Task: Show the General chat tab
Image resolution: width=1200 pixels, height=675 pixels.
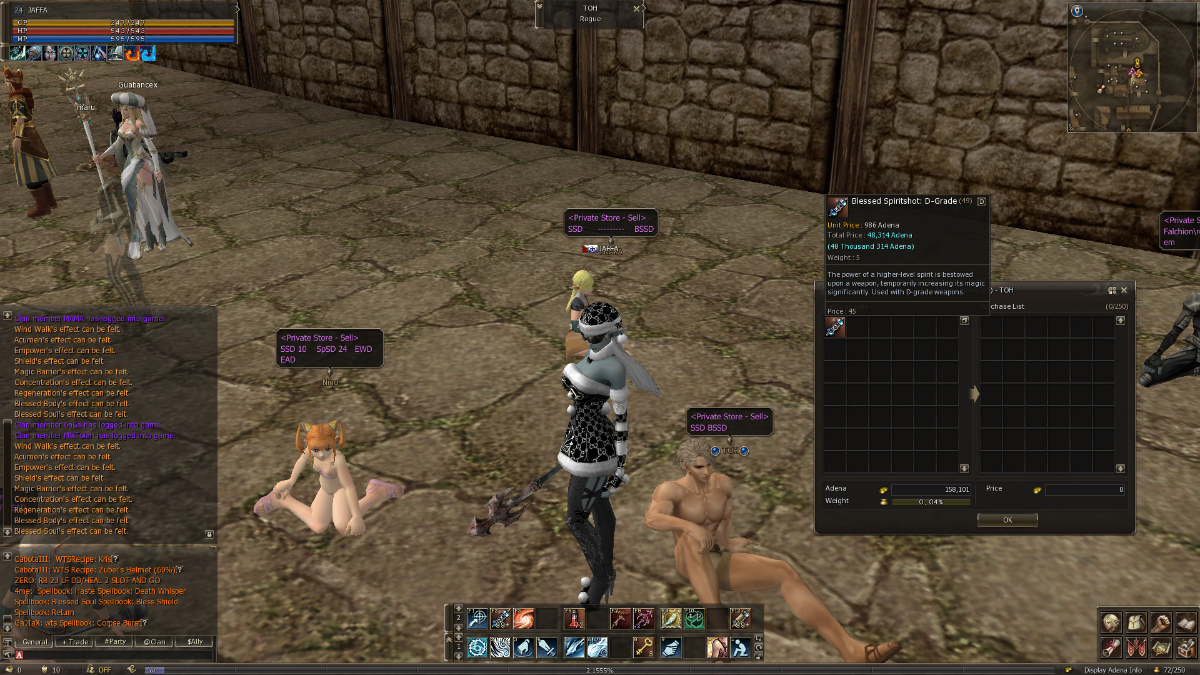Action: 36,641
